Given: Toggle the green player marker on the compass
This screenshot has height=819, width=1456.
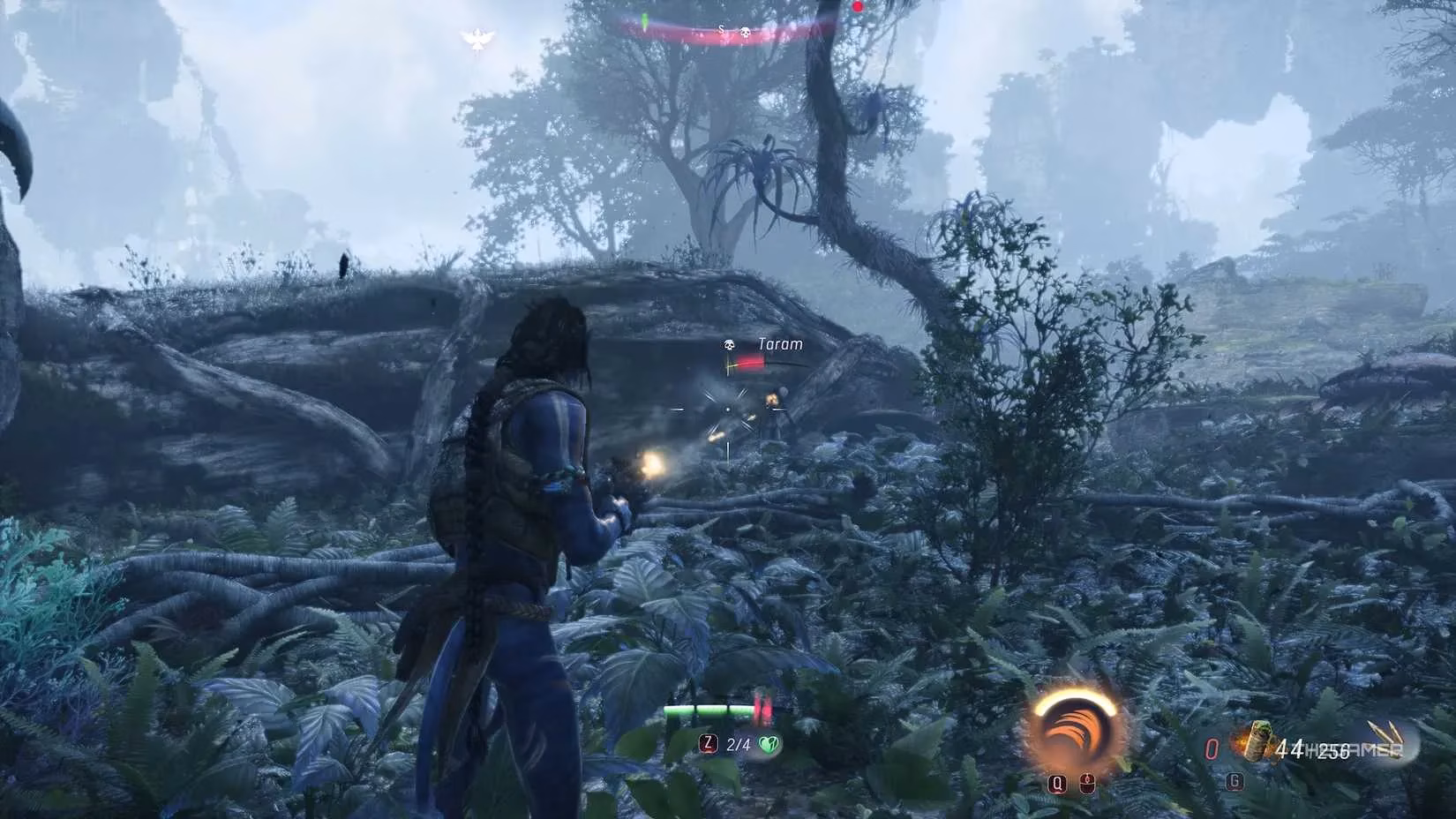Looking at the screenshot, I should [645, 20].
